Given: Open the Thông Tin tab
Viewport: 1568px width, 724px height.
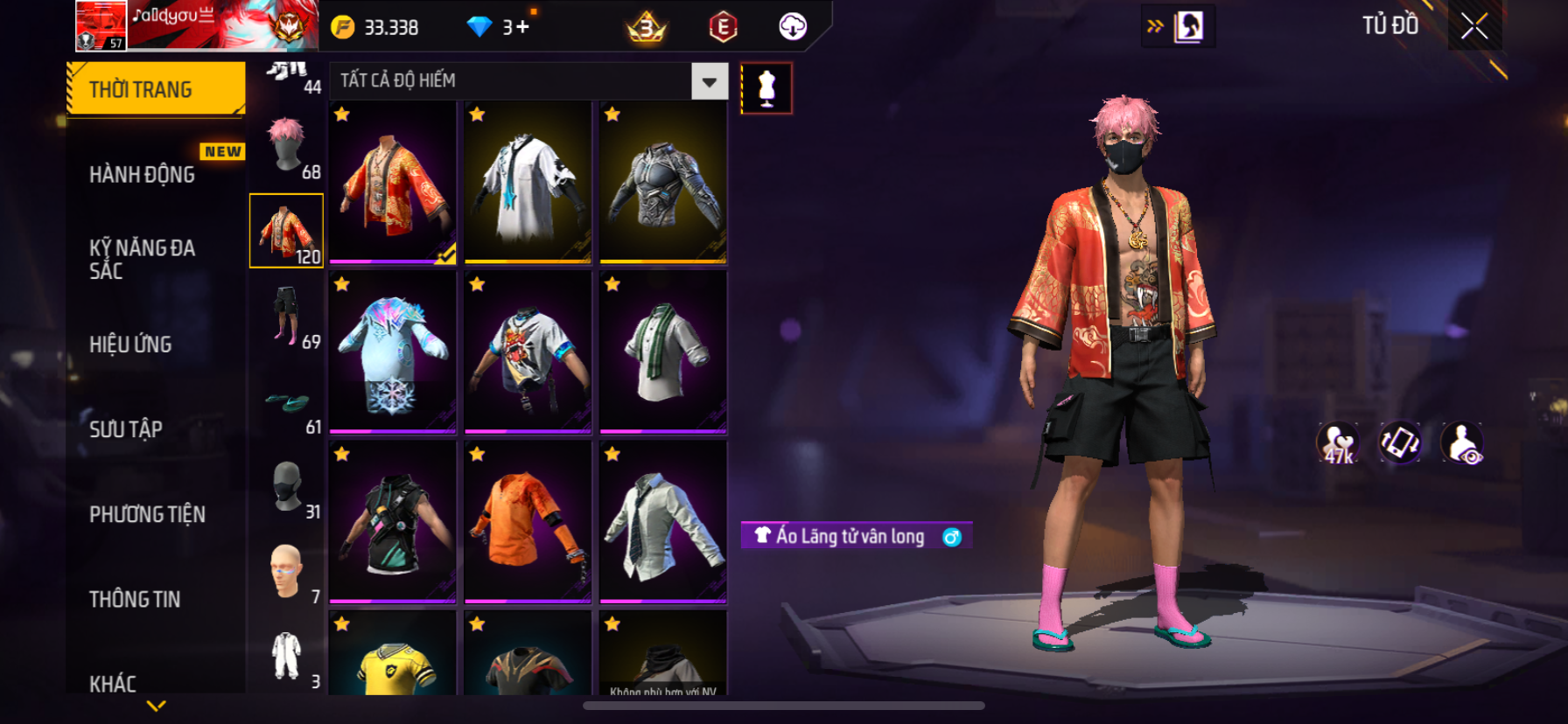Looking at the screenshot, I should click(136, 599).
